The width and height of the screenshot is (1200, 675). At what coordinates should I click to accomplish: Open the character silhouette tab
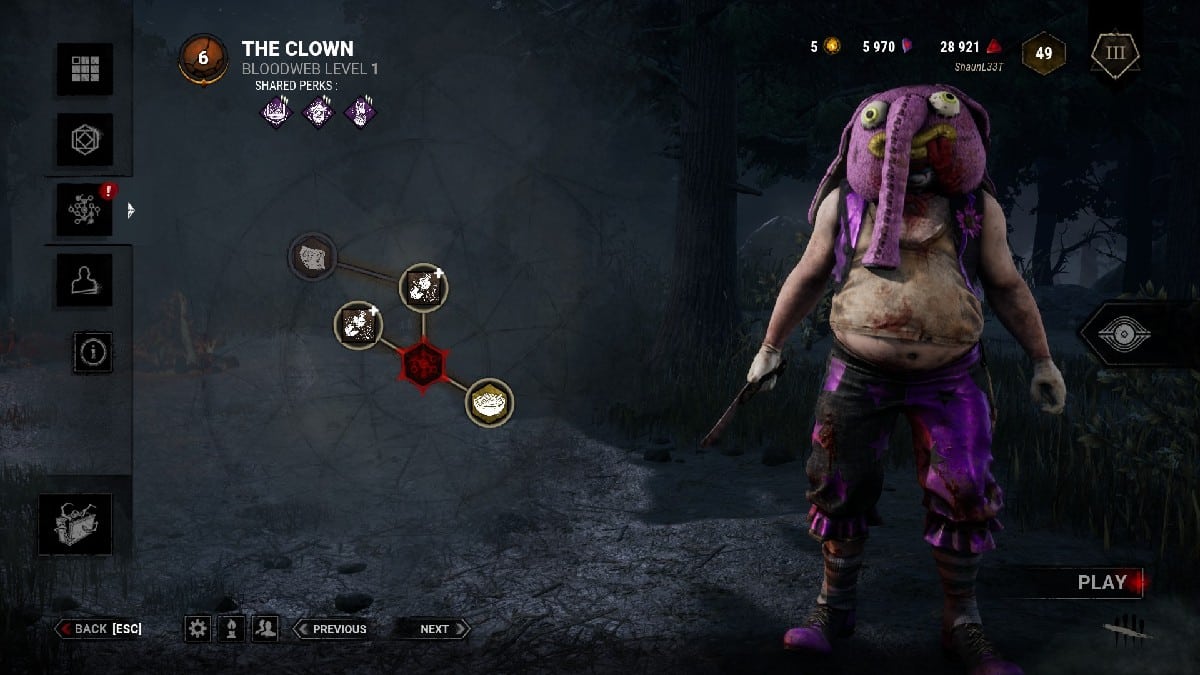[x=84, y=281]
